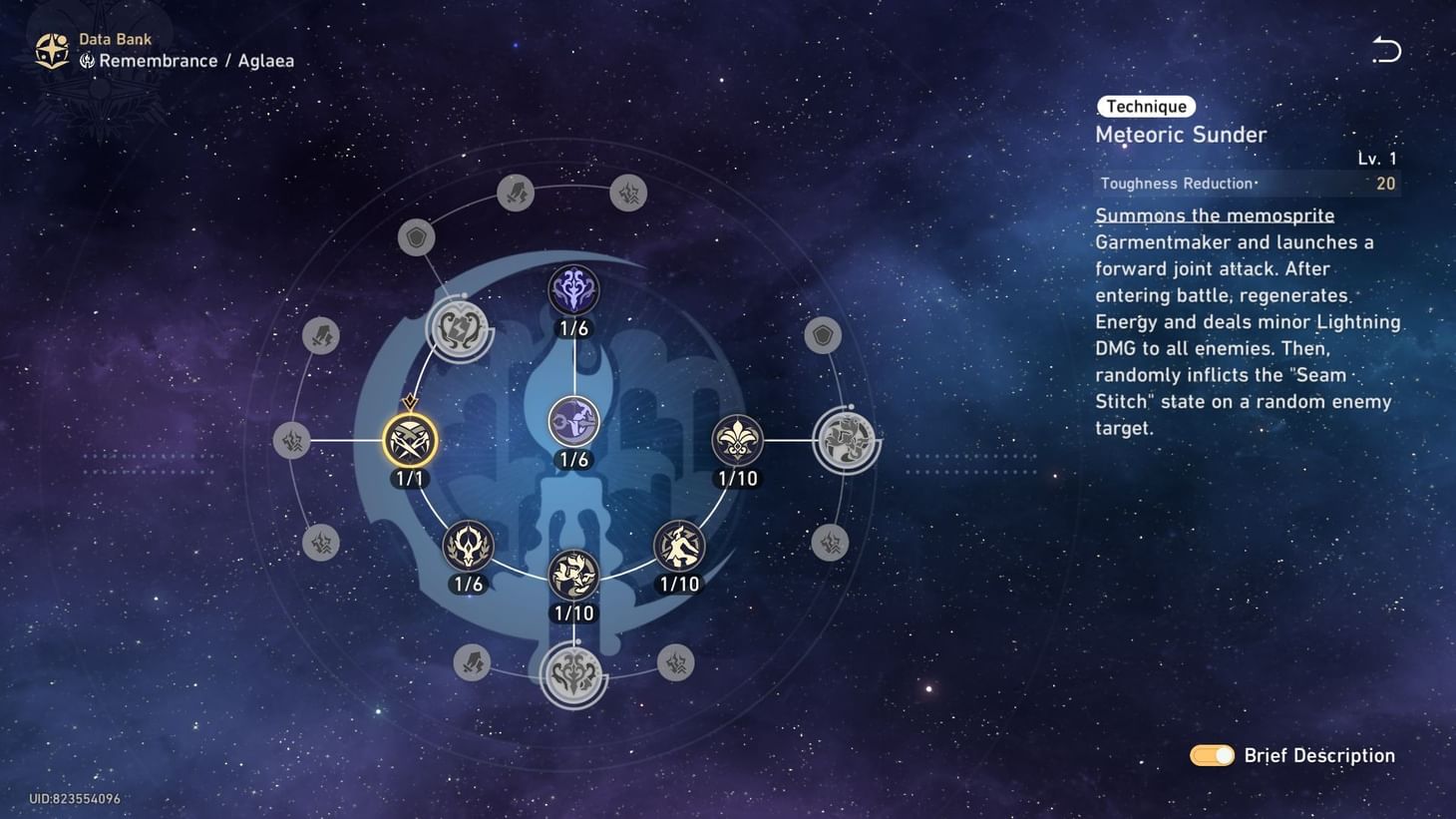Click the Data Bank emblem icon
This screenshot has height=819, width=1456.
tap(51, 49)
